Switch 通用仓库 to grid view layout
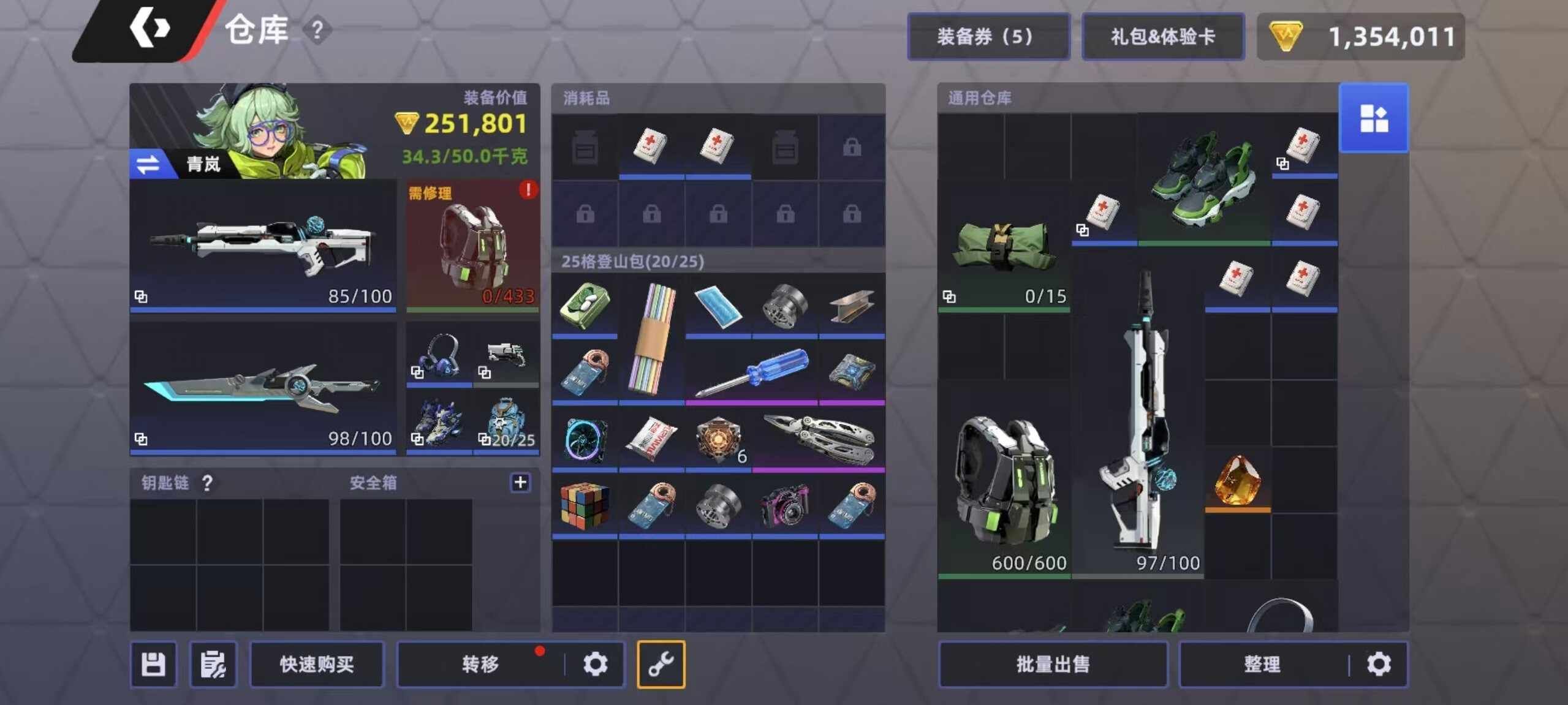 click(1374, 117)
